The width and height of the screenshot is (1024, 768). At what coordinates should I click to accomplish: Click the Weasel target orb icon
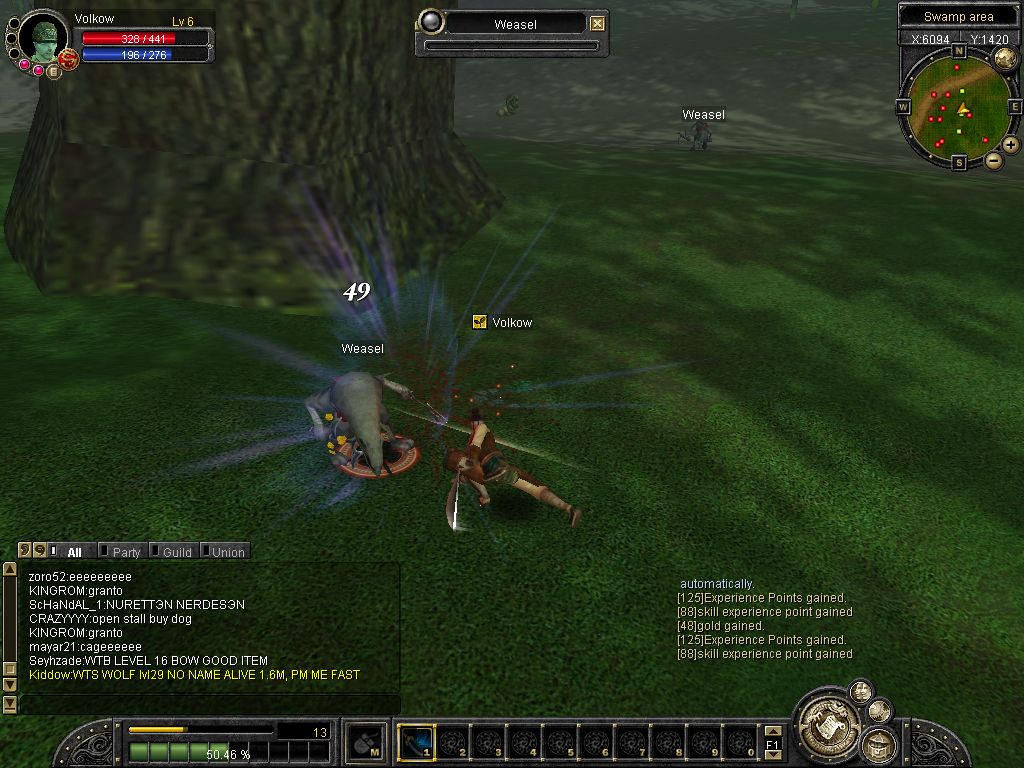coord(431,22)
